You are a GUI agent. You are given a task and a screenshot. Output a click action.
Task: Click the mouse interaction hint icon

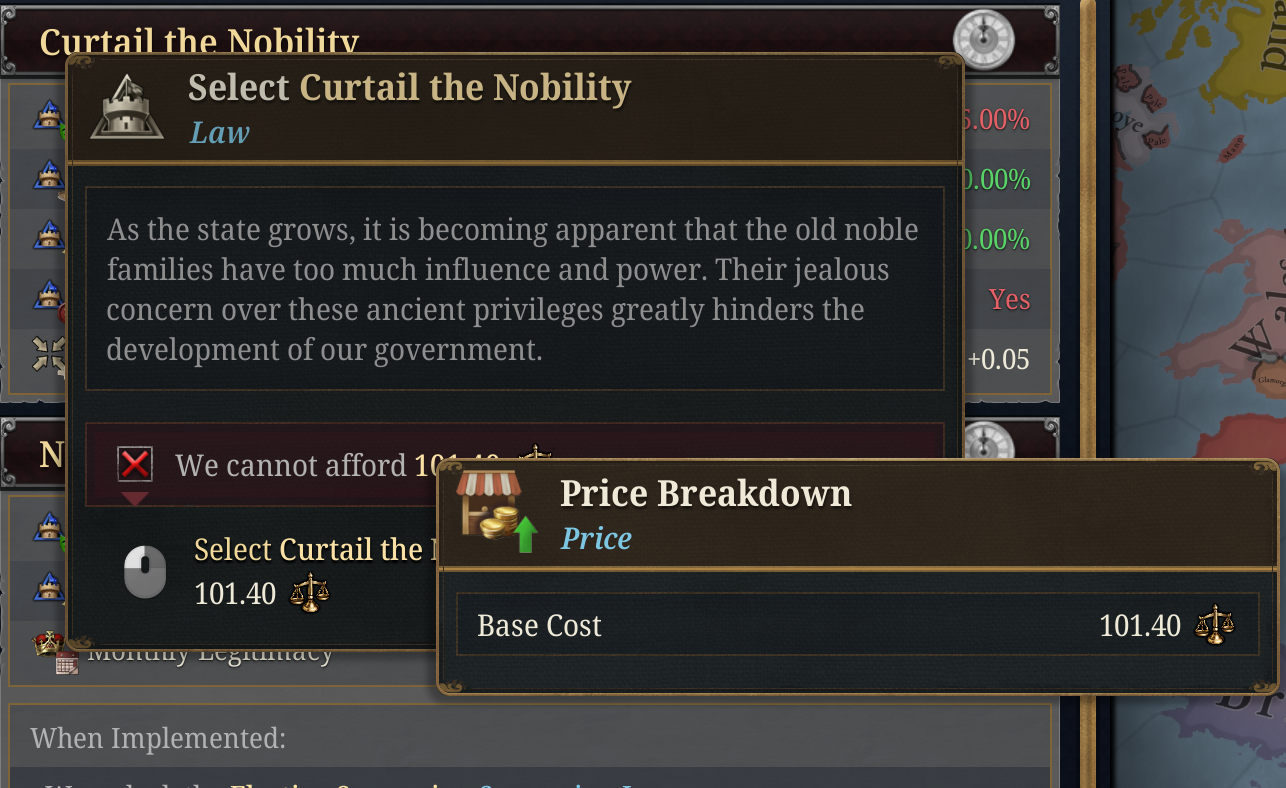(x=144, y=571)
